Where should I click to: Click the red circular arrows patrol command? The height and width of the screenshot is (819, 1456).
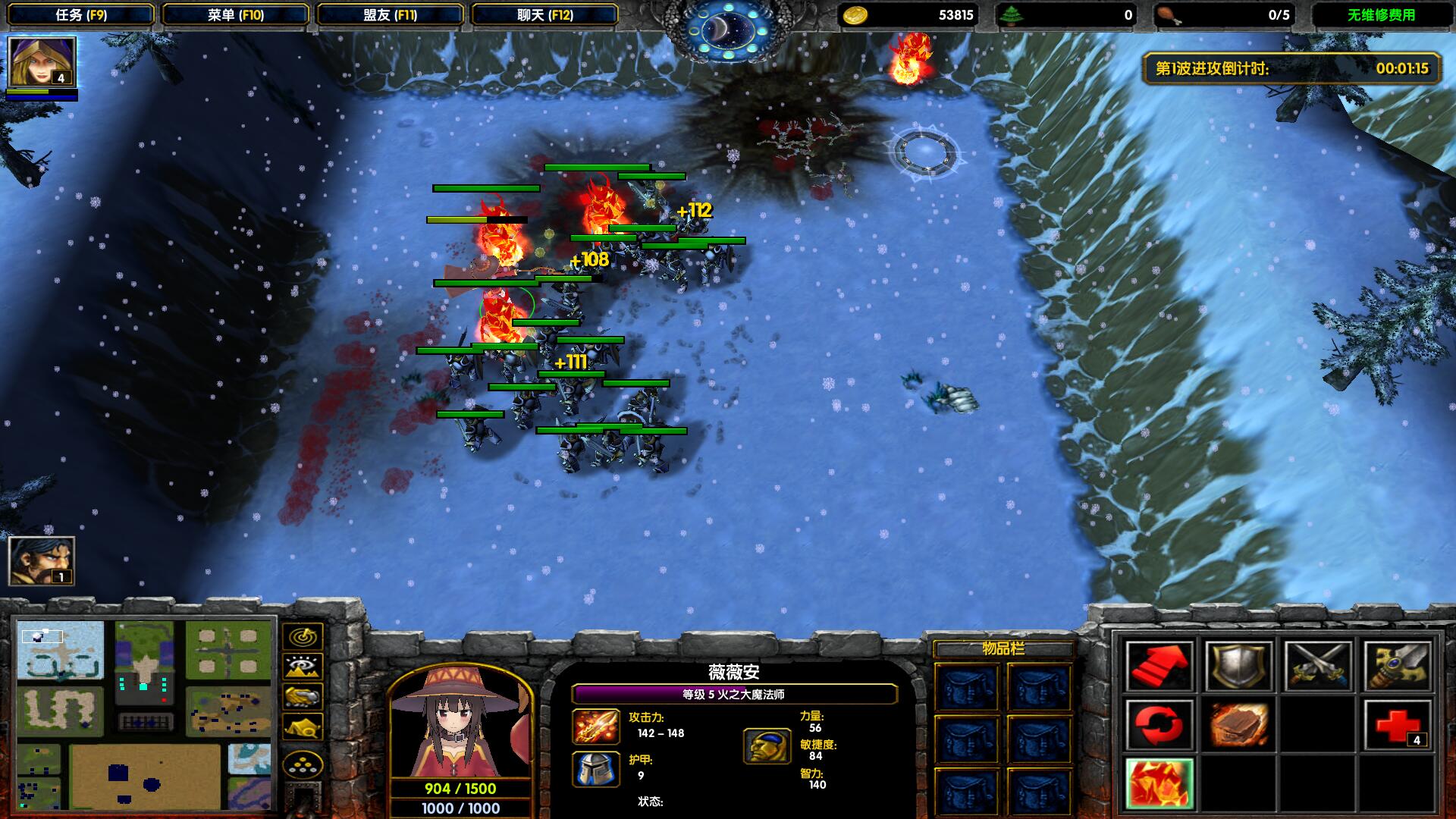[1159, 726]
